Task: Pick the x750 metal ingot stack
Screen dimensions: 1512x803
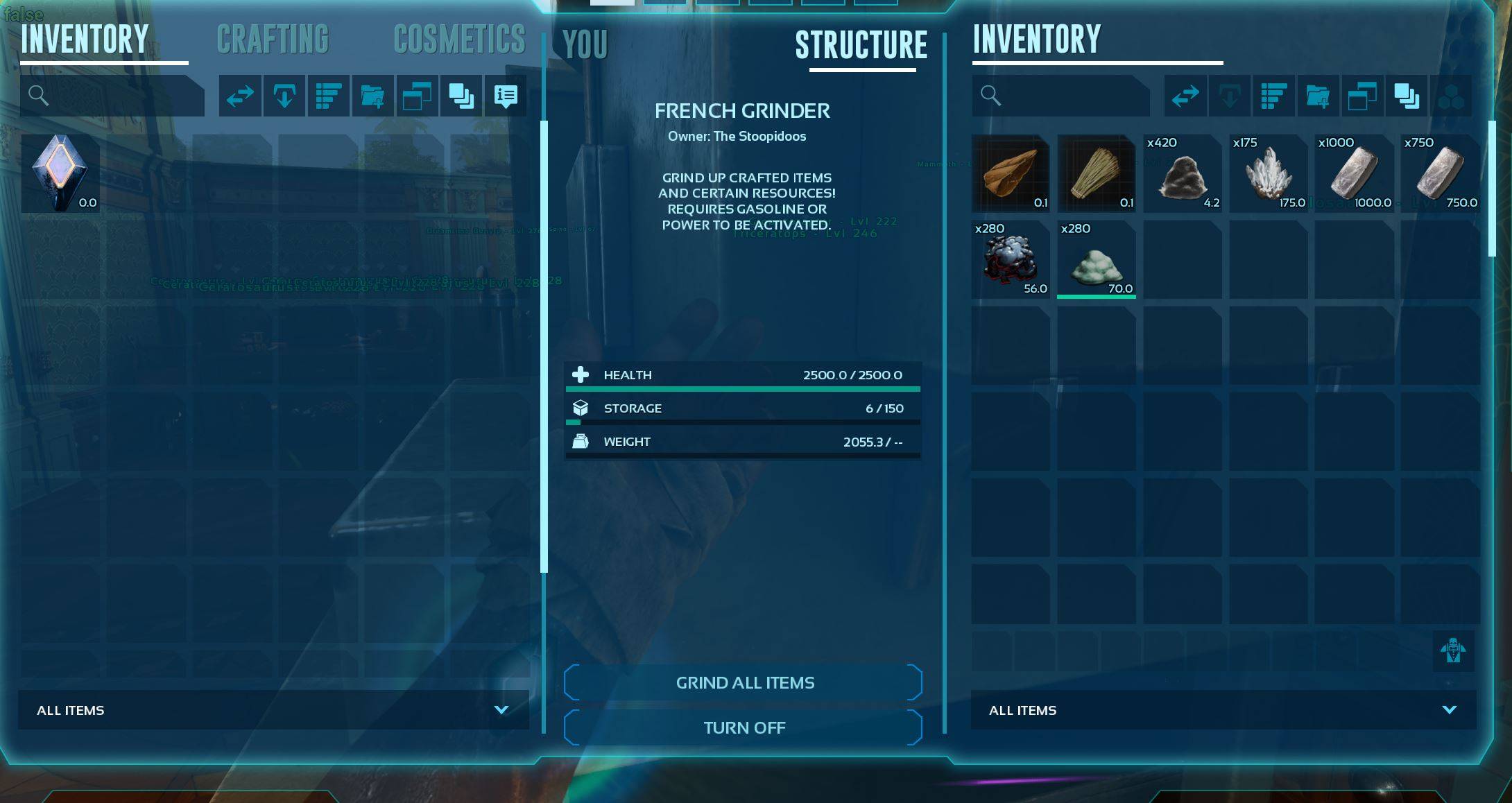Action: (x=1440, y=173)
